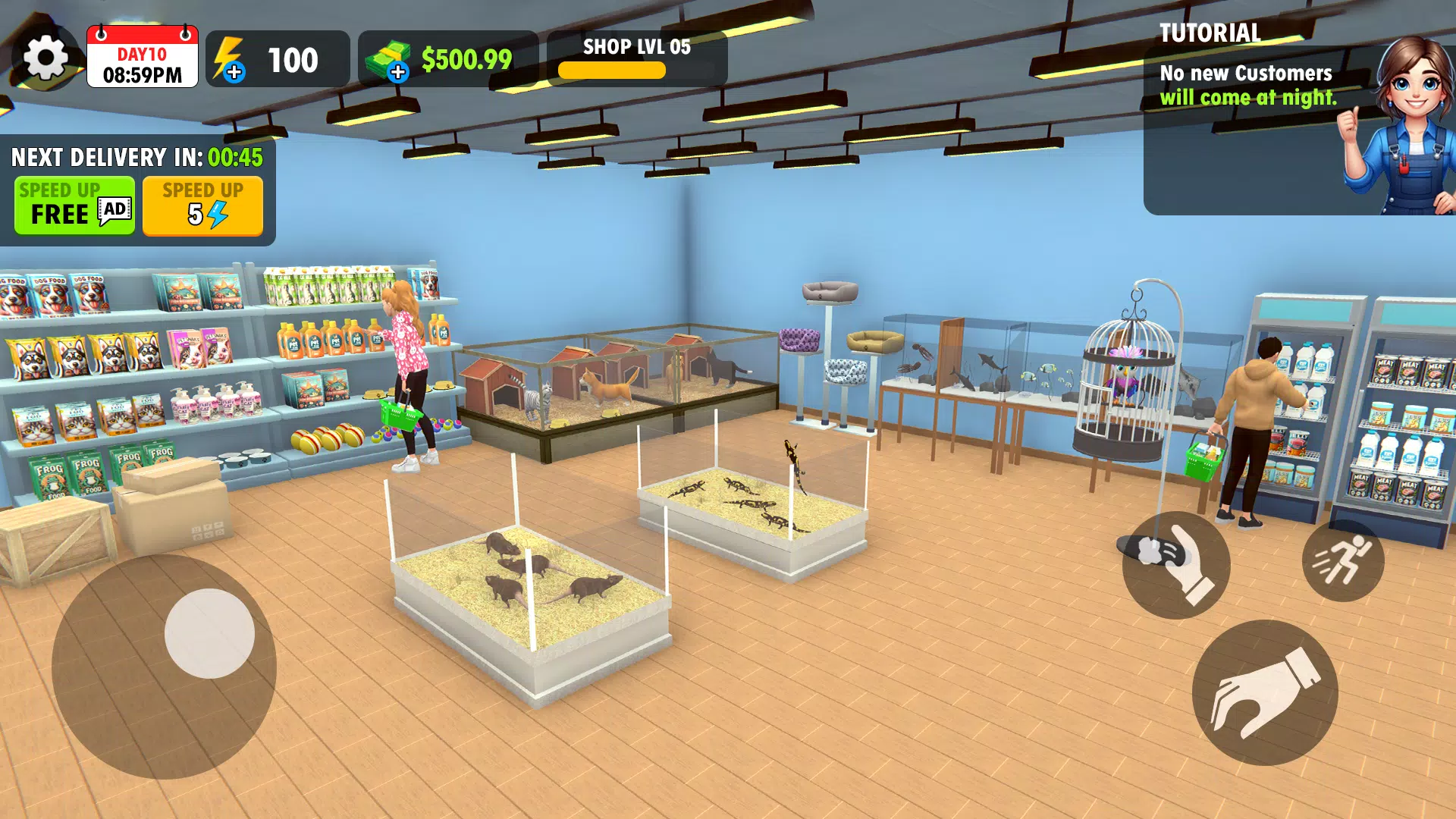Open the settings gear menu
Image resolution: width=1456 pixels, height=819 pixels.
pyautogui.click(x=47, y=58)
